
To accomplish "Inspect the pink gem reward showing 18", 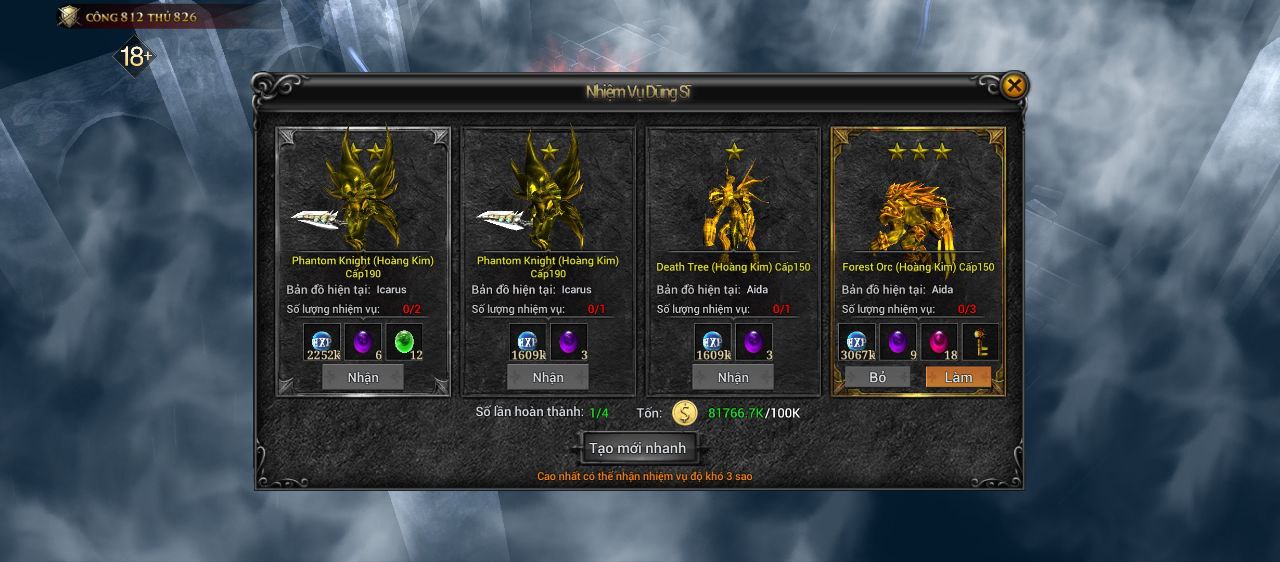I will coord(939,342).
